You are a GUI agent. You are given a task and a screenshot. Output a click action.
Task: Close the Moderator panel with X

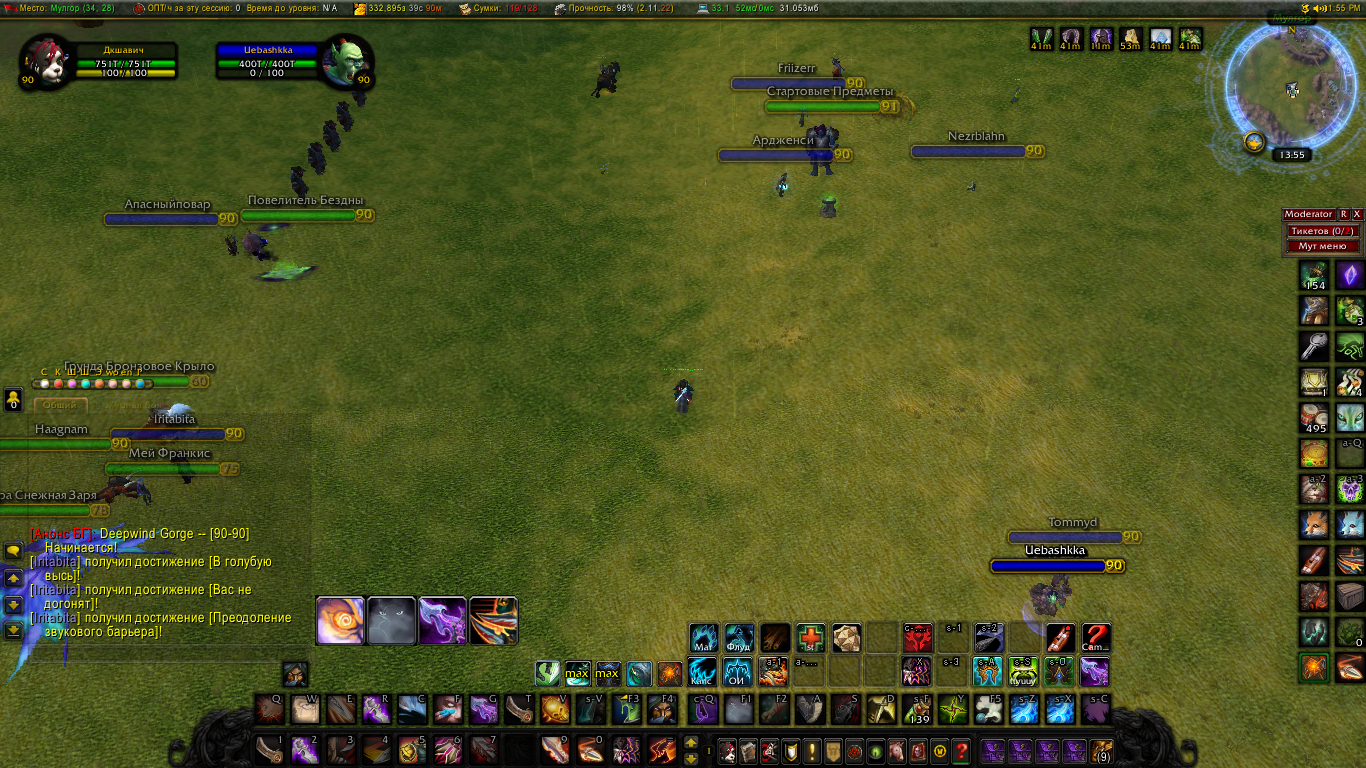(1357, 214)
